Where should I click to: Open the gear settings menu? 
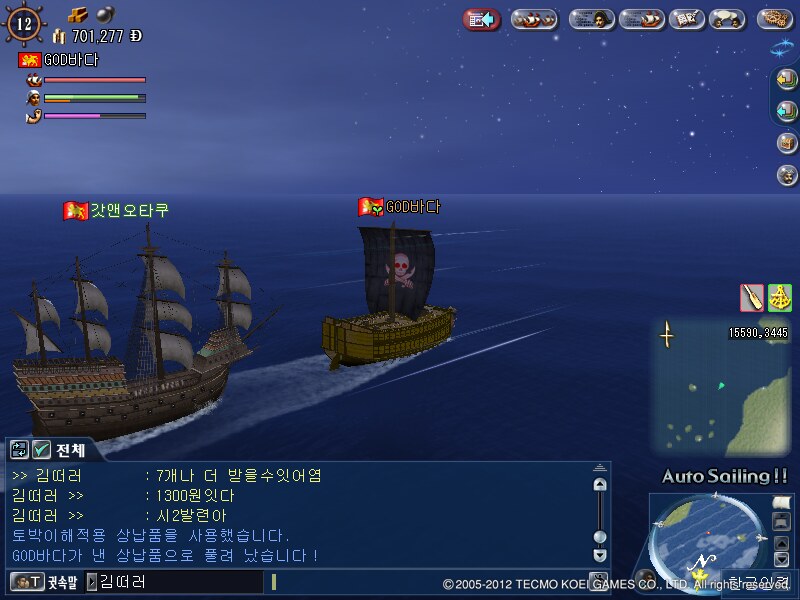(x=775, y=19)
